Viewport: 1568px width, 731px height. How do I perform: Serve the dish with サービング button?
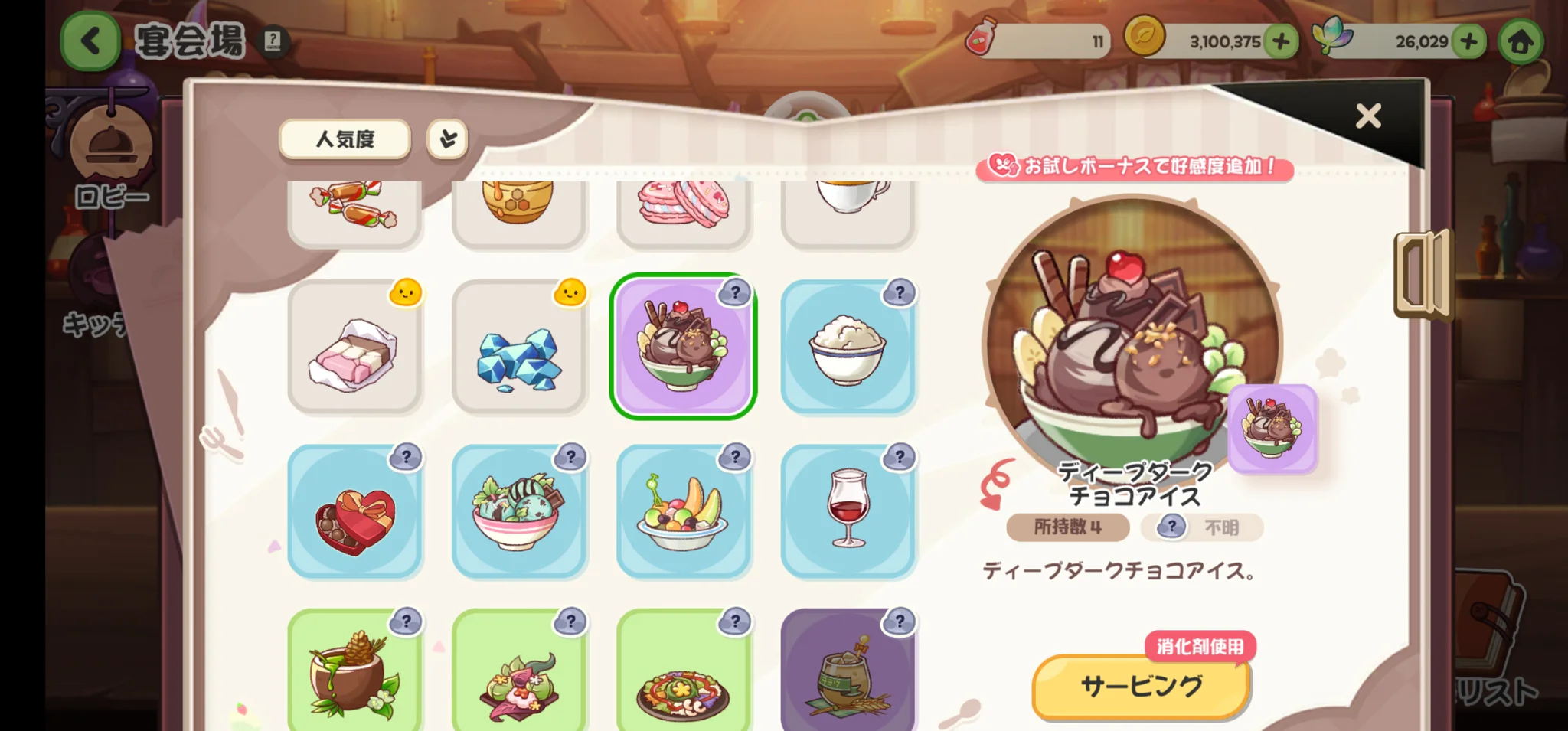(1140, 687)
